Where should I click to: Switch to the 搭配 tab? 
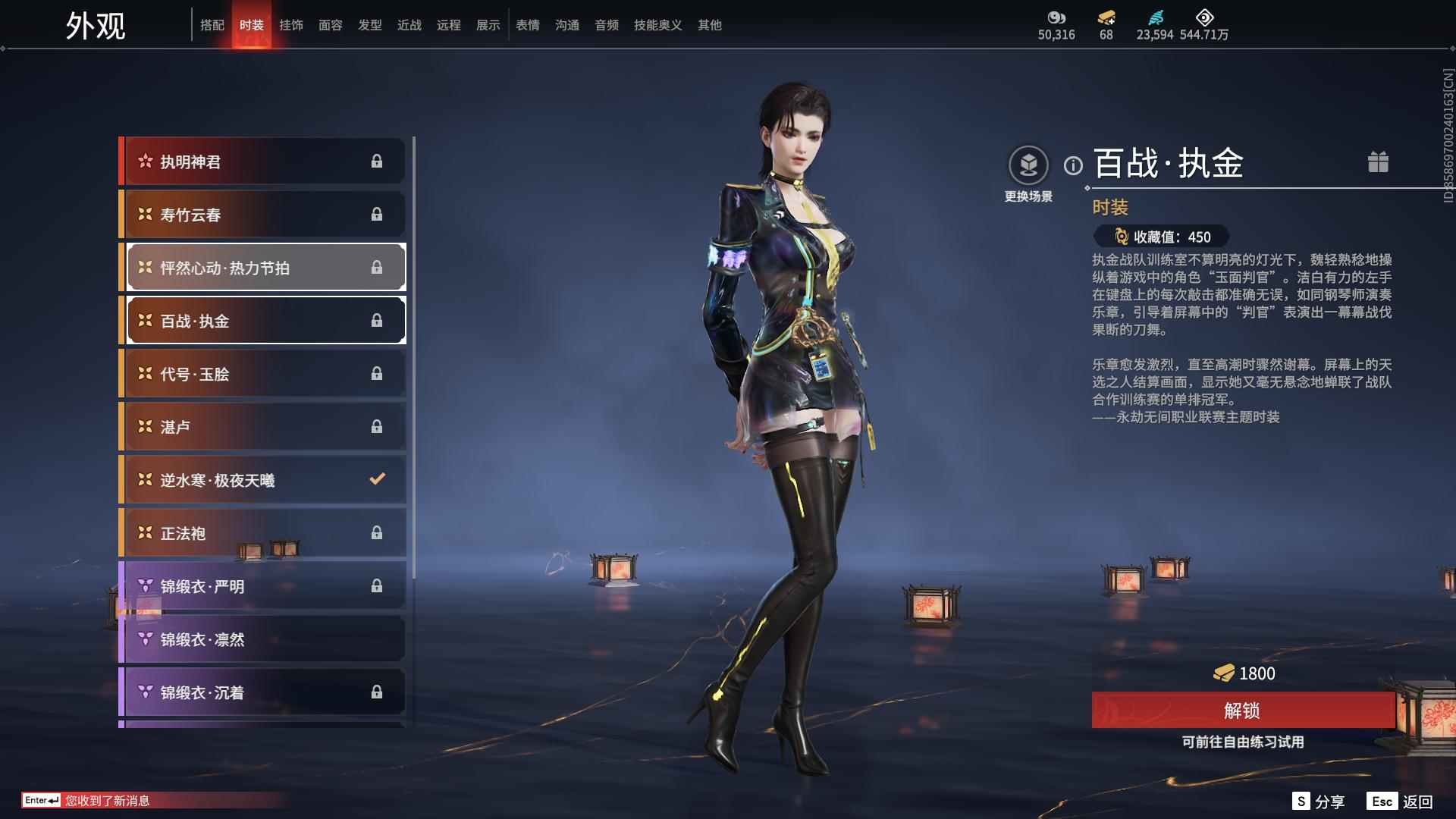pyautogui.click(x=213, y=24)
